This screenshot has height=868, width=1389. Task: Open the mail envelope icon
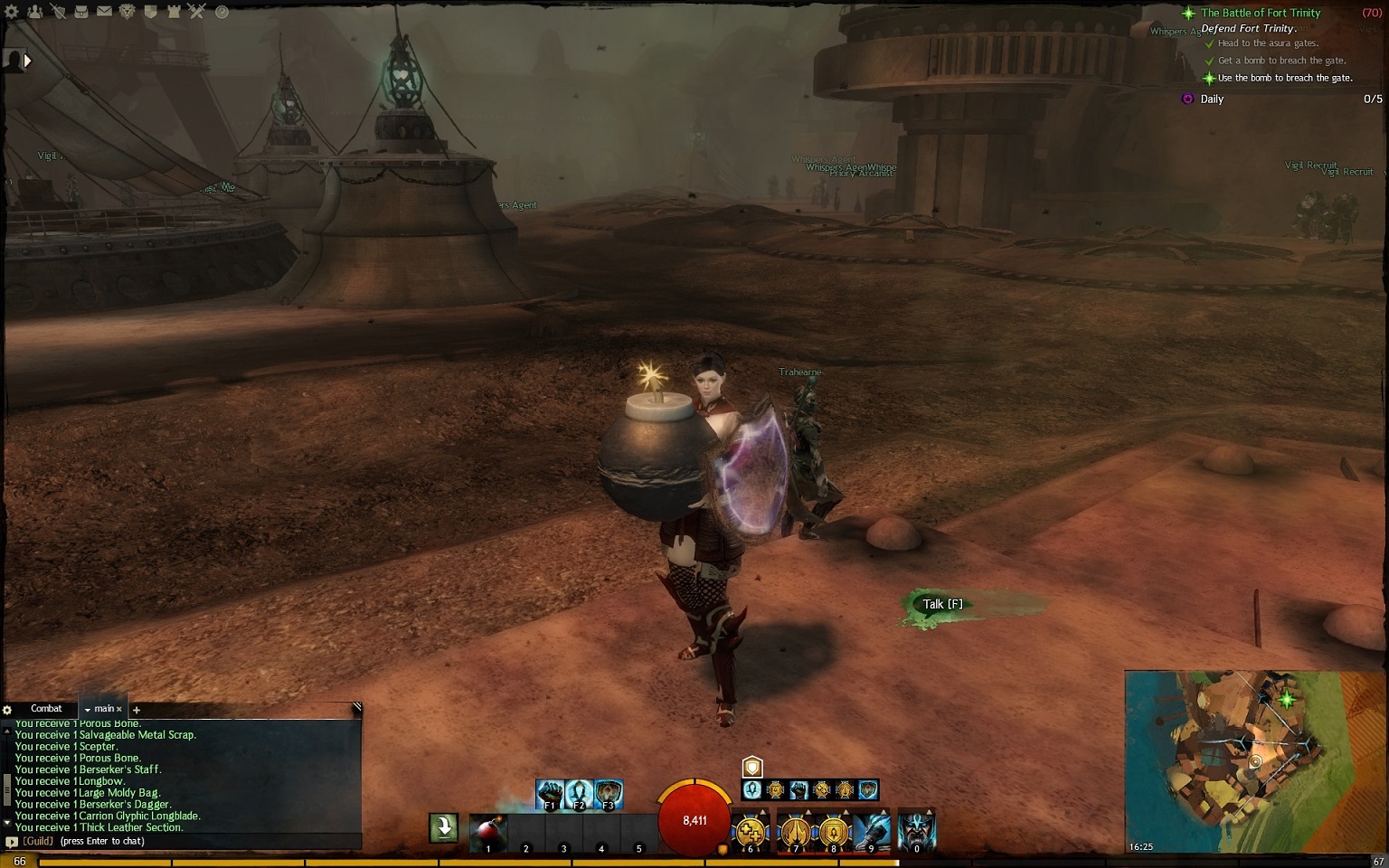click(x=104, y=12)
